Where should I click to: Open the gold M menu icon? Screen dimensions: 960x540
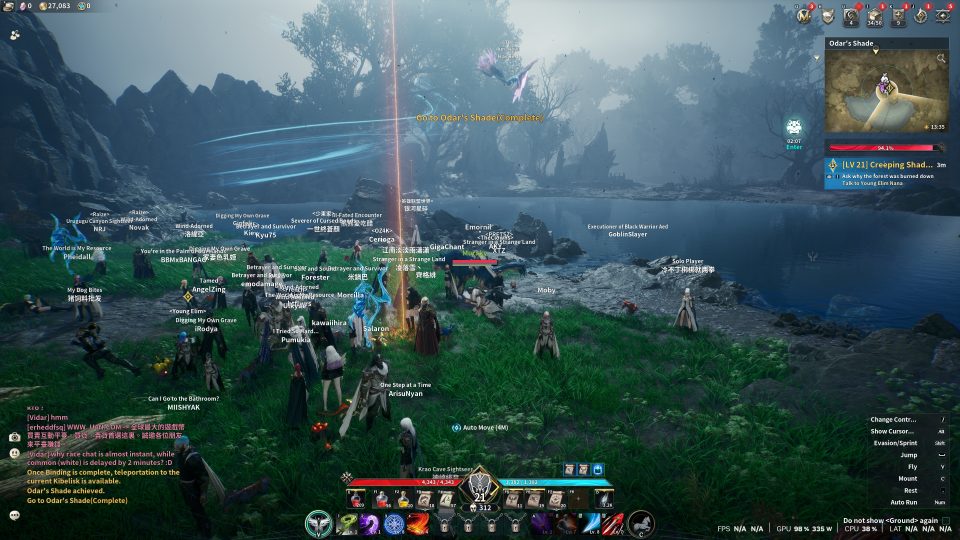coord(804,15)
